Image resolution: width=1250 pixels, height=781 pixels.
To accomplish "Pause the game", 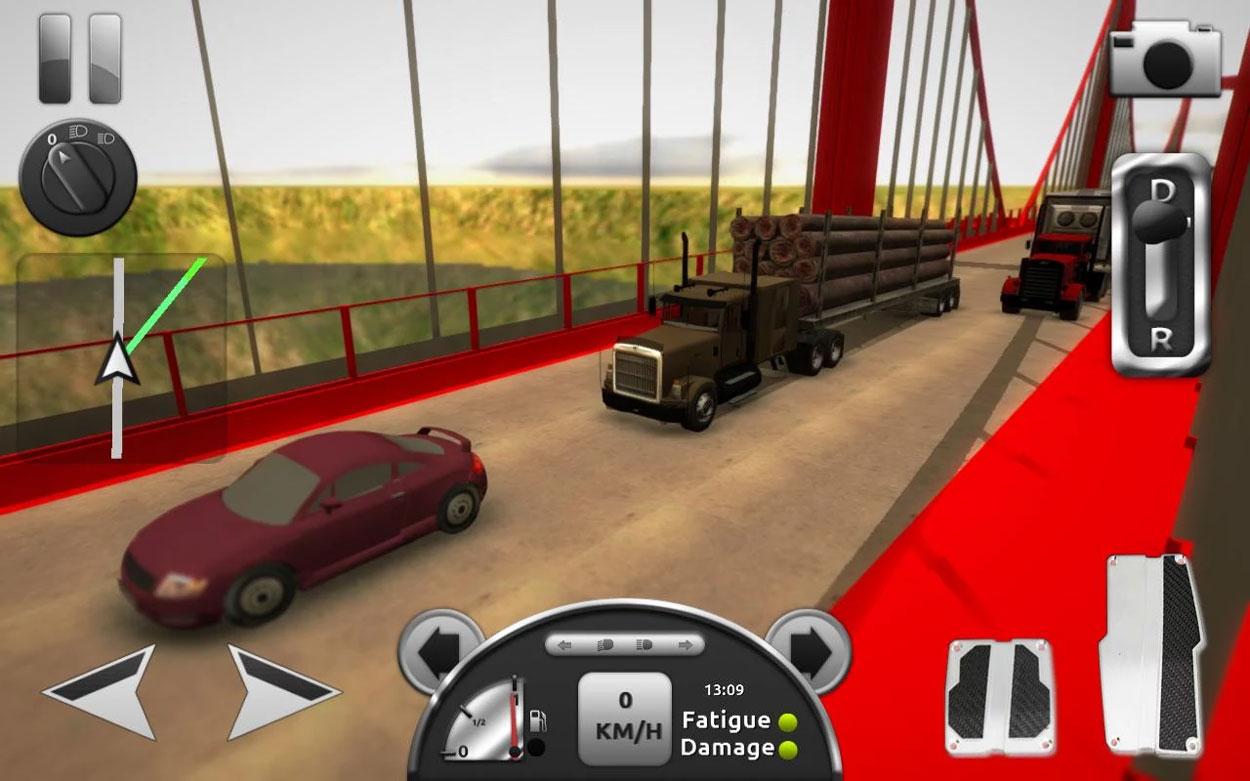I will [x=80, y=57].
